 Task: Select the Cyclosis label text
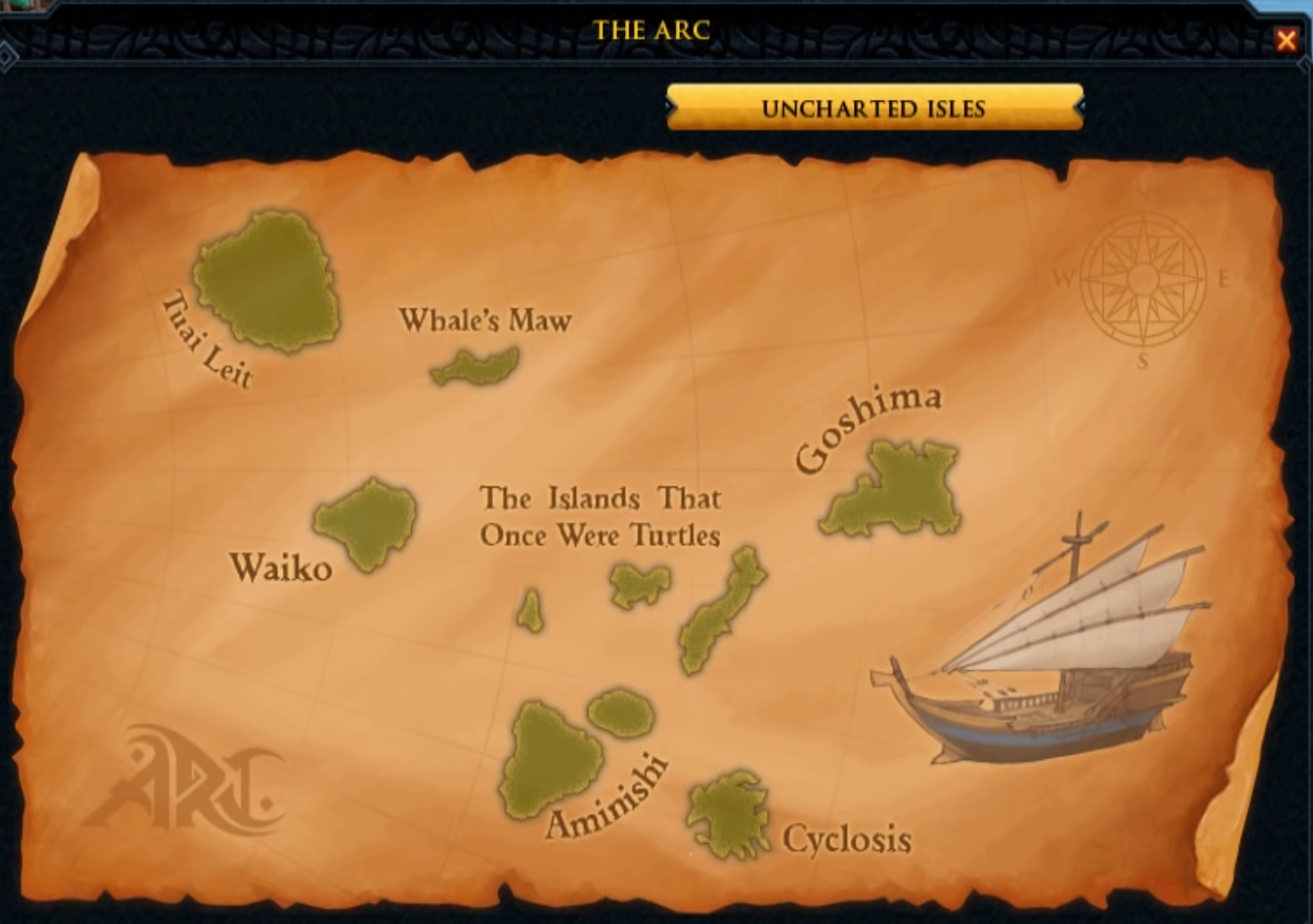847,838
